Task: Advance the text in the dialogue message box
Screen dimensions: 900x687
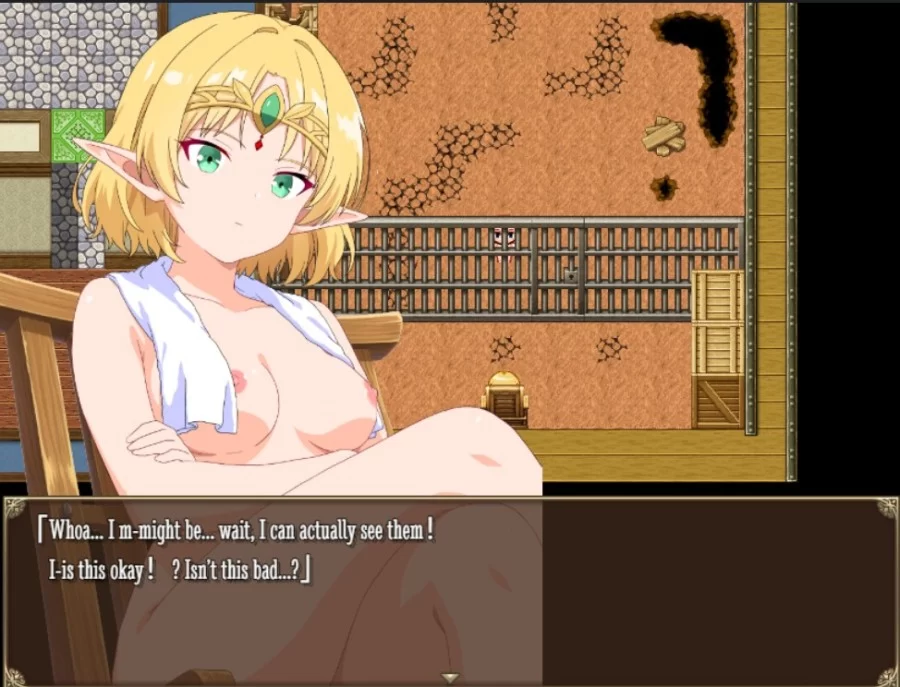Action: pyautogui.click(x=450, y=590)
